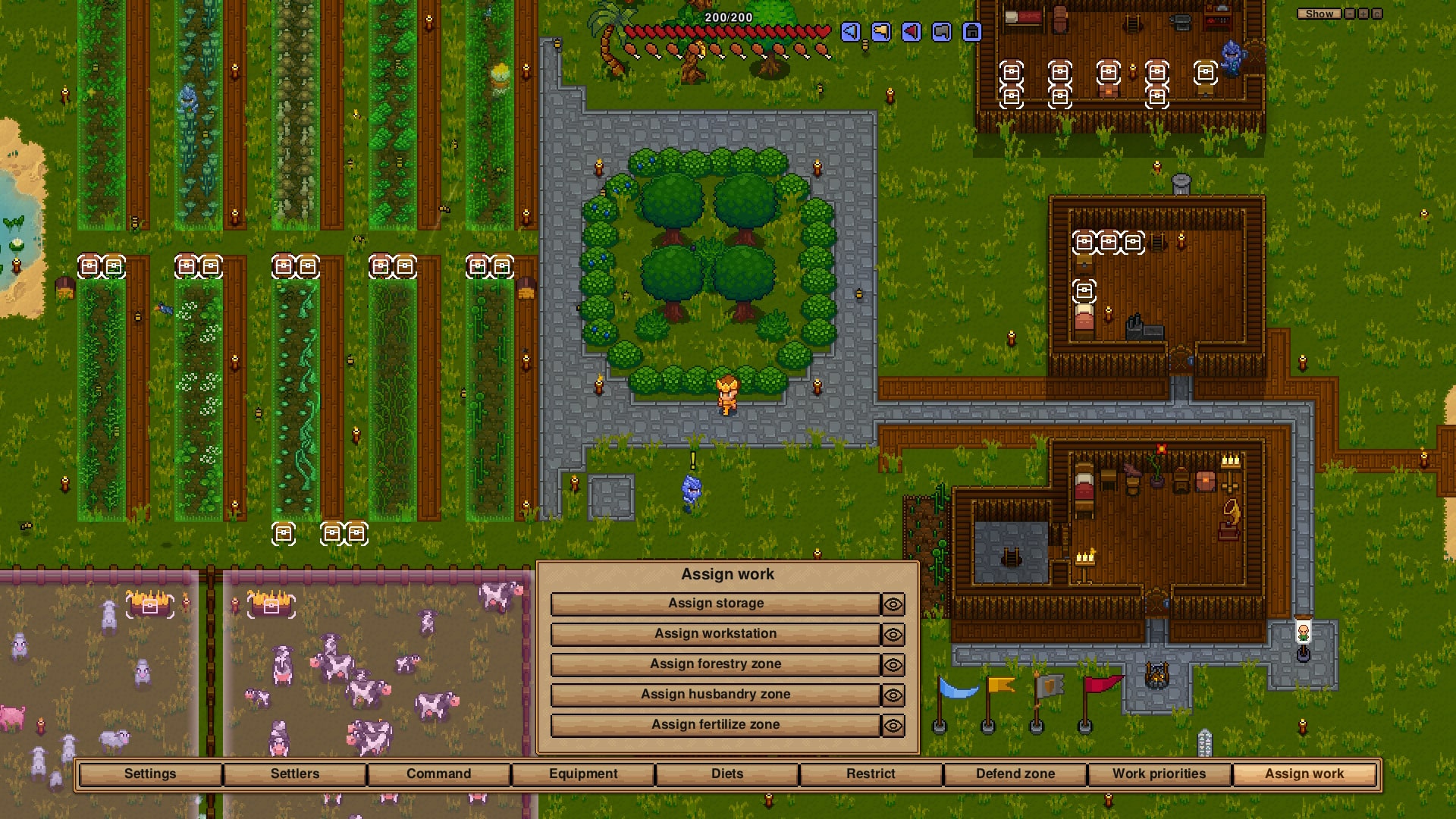Open Work priorities
Image resolution: width=1456 pixels, height=819 pixels.
(x=1159, y=773)
